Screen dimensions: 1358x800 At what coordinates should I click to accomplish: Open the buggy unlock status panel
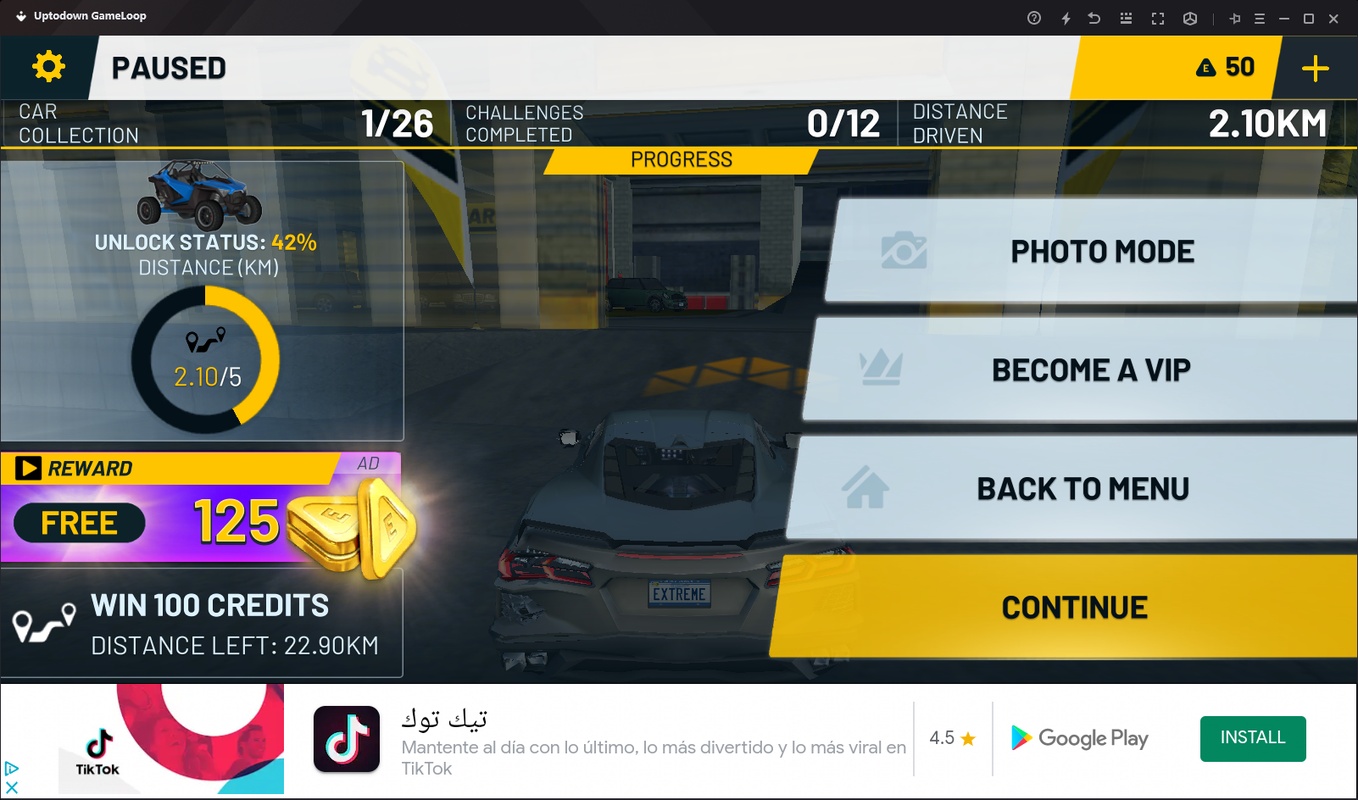(x=202, y=300)
